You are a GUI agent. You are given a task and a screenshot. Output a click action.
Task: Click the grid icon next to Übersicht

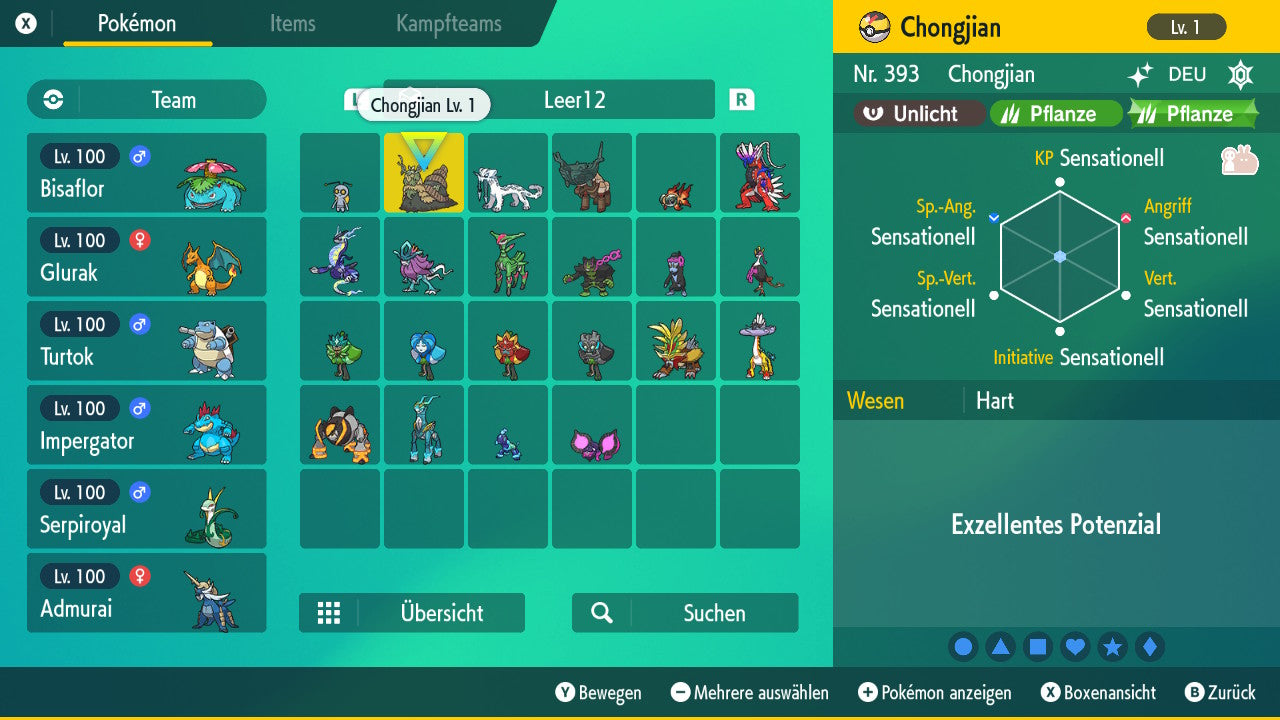(330, 613)
